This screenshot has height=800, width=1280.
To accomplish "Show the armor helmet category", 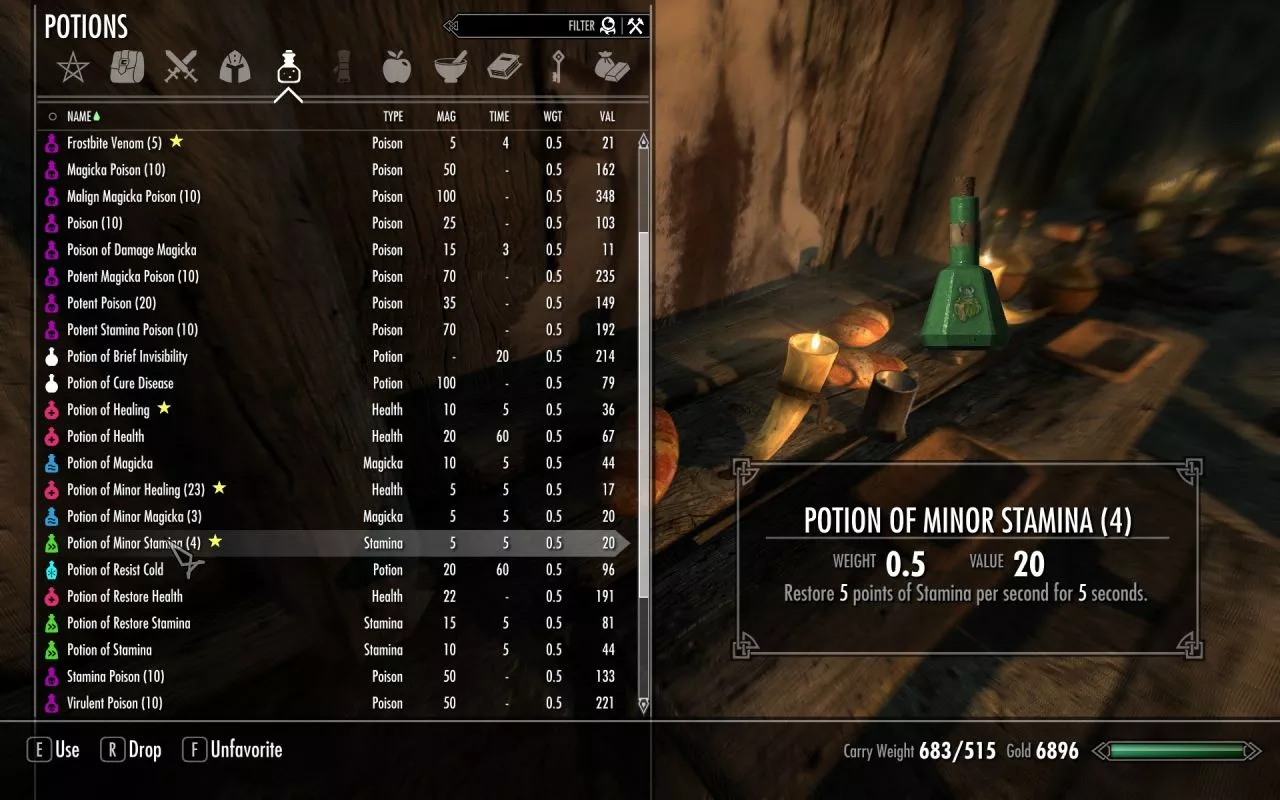I will pos(235,68).
